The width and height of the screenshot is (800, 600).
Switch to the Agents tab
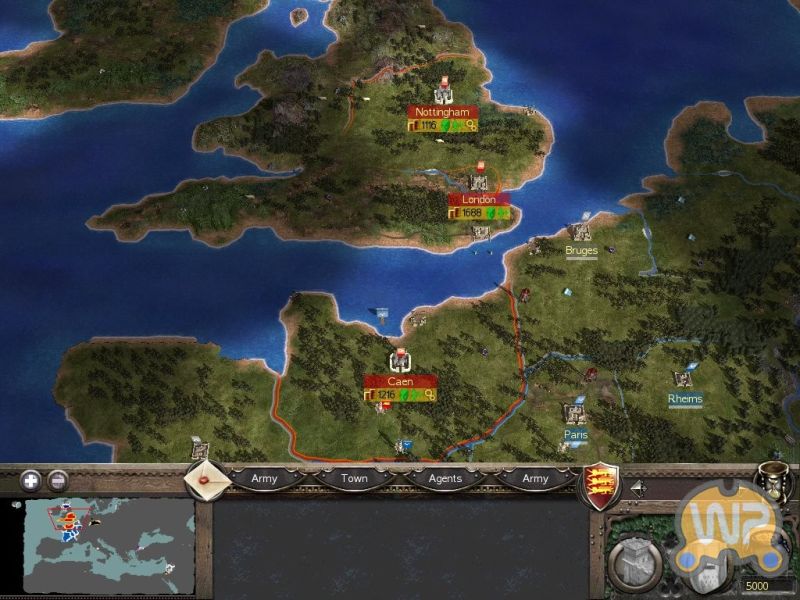click(445, 479)
